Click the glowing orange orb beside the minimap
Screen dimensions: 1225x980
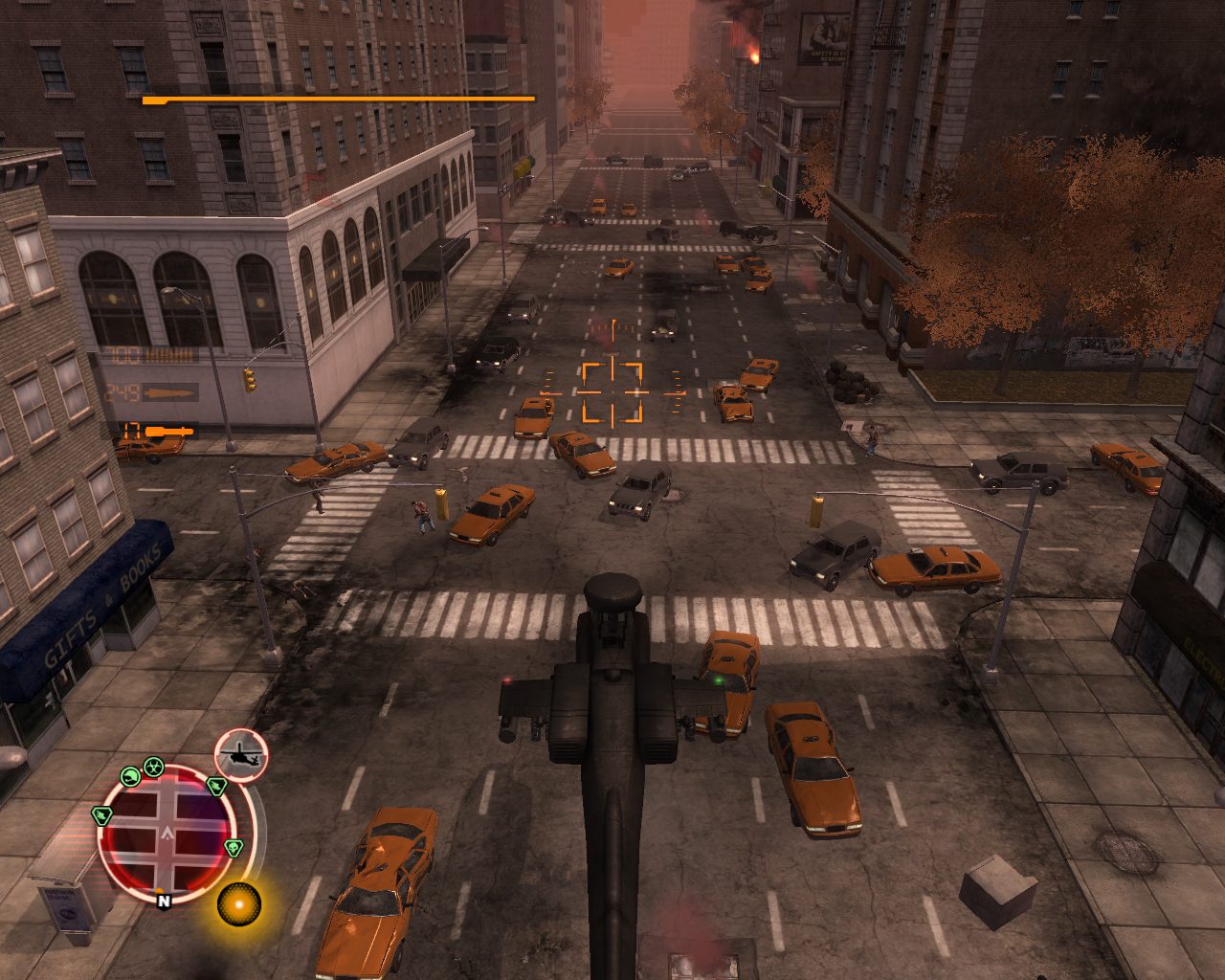tap(238, 902)
